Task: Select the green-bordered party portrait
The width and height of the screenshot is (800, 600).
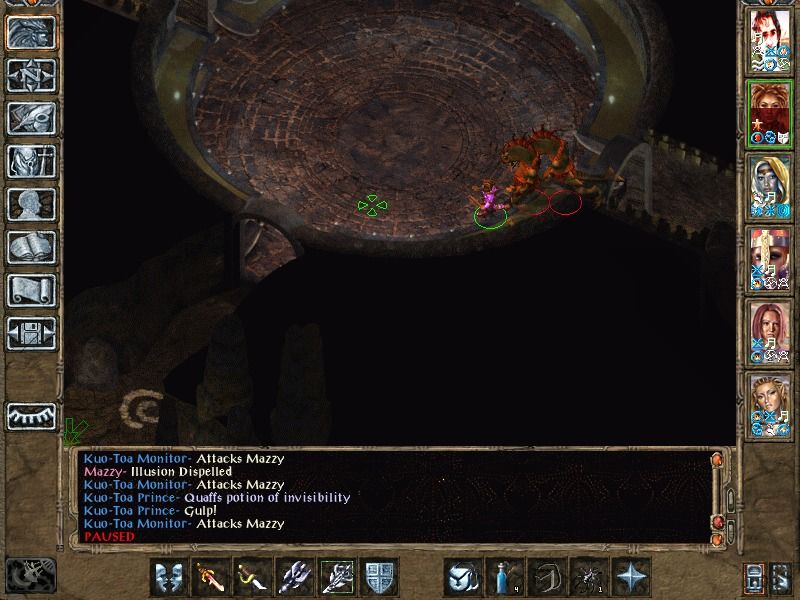Action: pyautogui.click(x=770, y=113)
